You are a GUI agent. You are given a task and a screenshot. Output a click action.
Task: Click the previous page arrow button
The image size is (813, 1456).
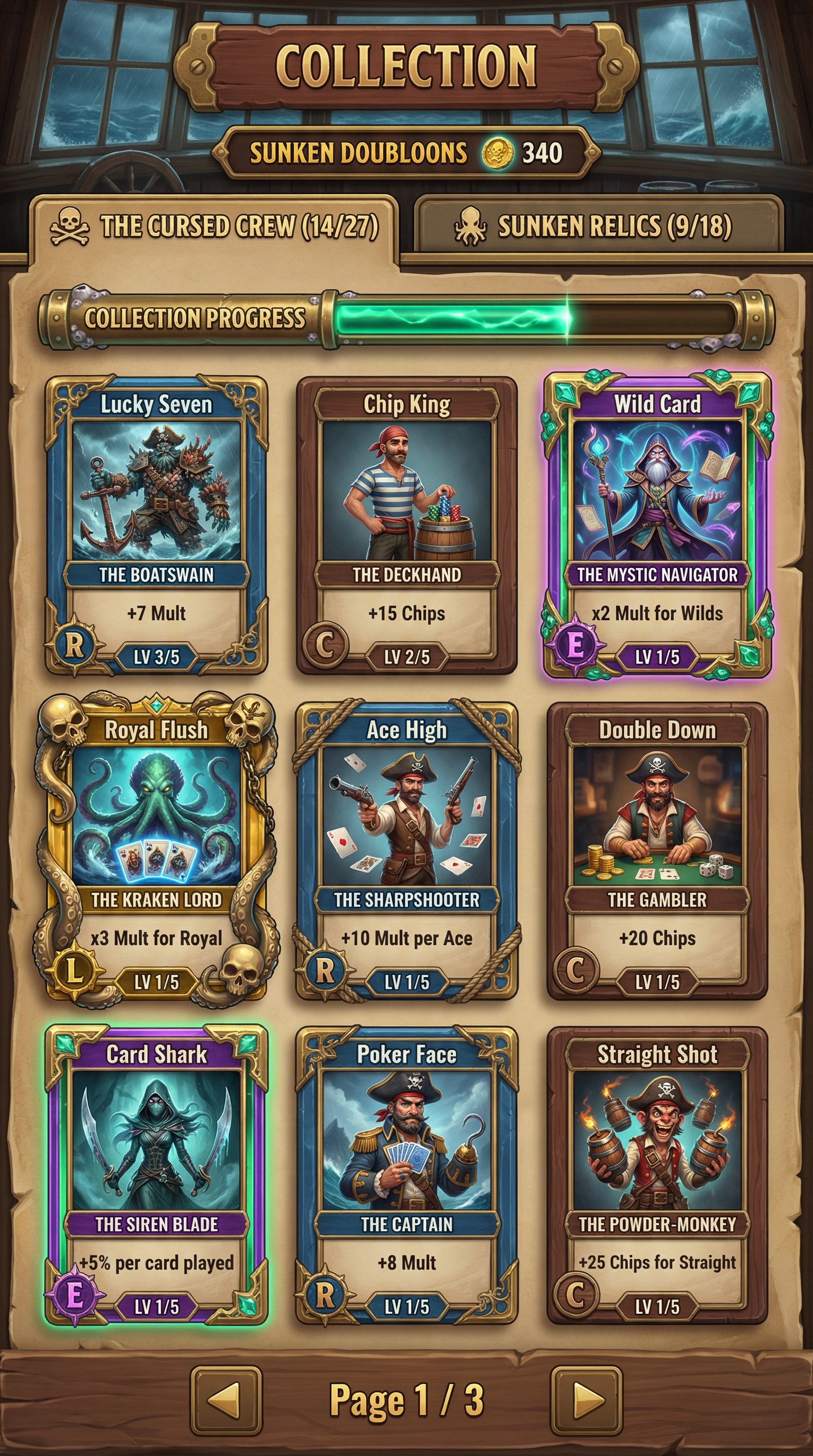click(226, 1400)
